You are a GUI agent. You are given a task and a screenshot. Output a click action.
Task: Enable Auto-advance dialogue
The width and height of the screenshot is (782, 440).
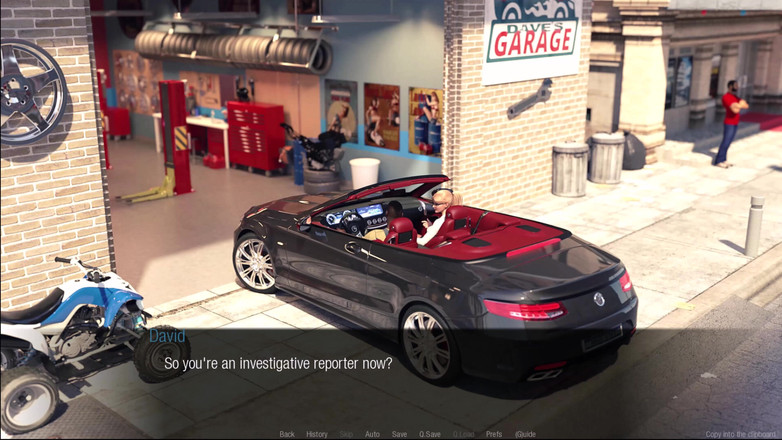[x=372, y=434]
